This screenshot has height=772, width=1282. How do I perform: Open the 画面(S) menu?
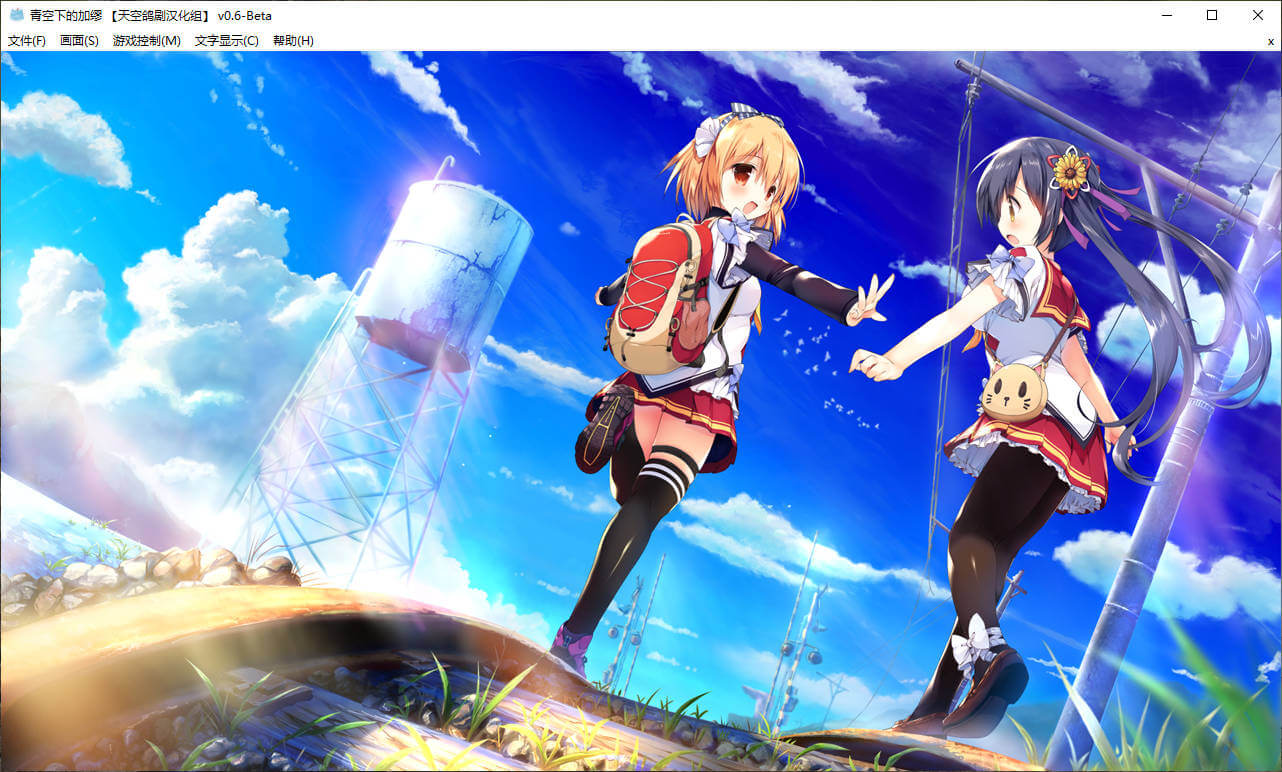click(79, 41)
